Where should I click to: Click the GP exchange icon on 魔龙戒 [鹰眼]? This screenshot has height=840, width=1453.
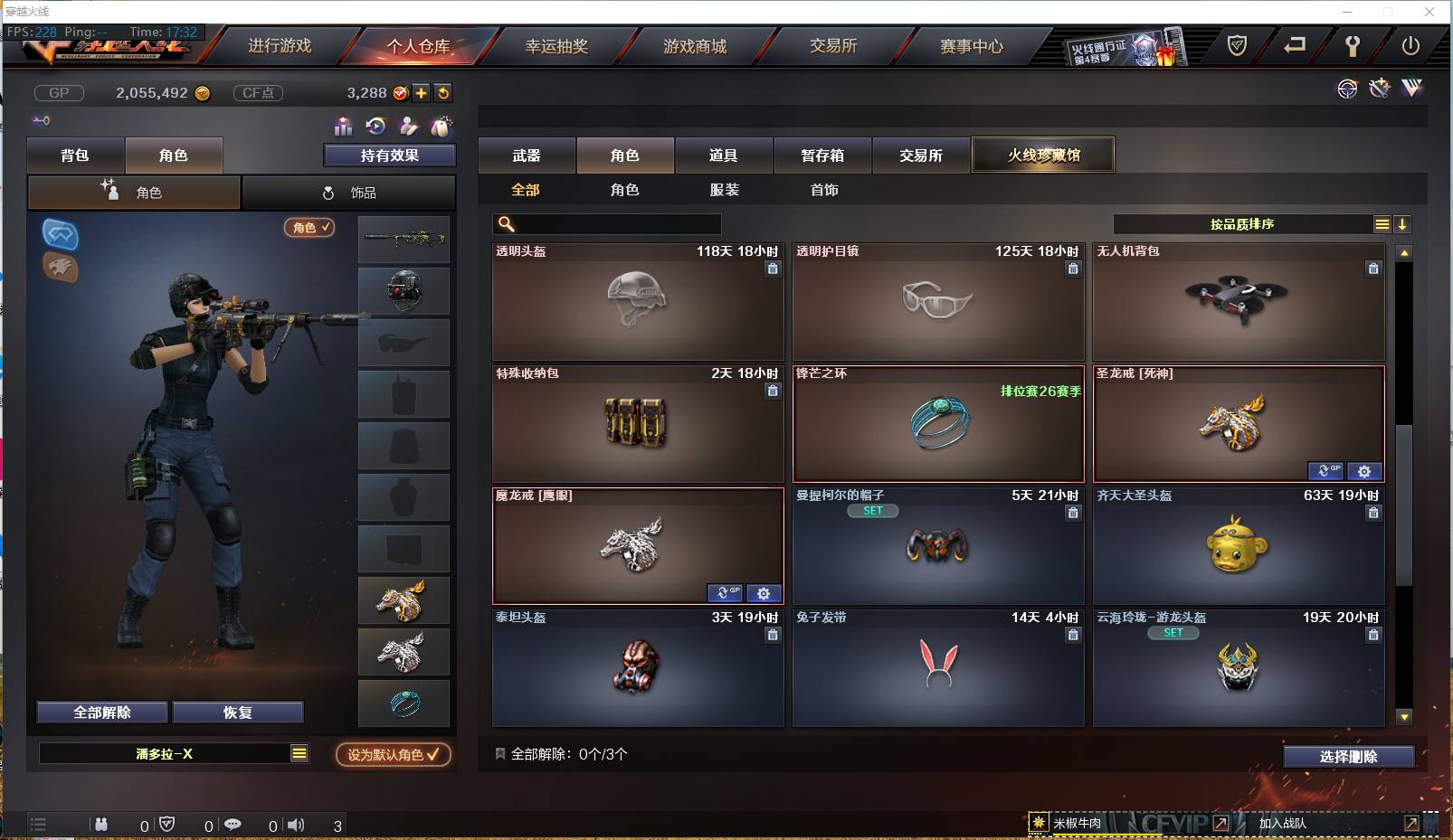(726, 593)
